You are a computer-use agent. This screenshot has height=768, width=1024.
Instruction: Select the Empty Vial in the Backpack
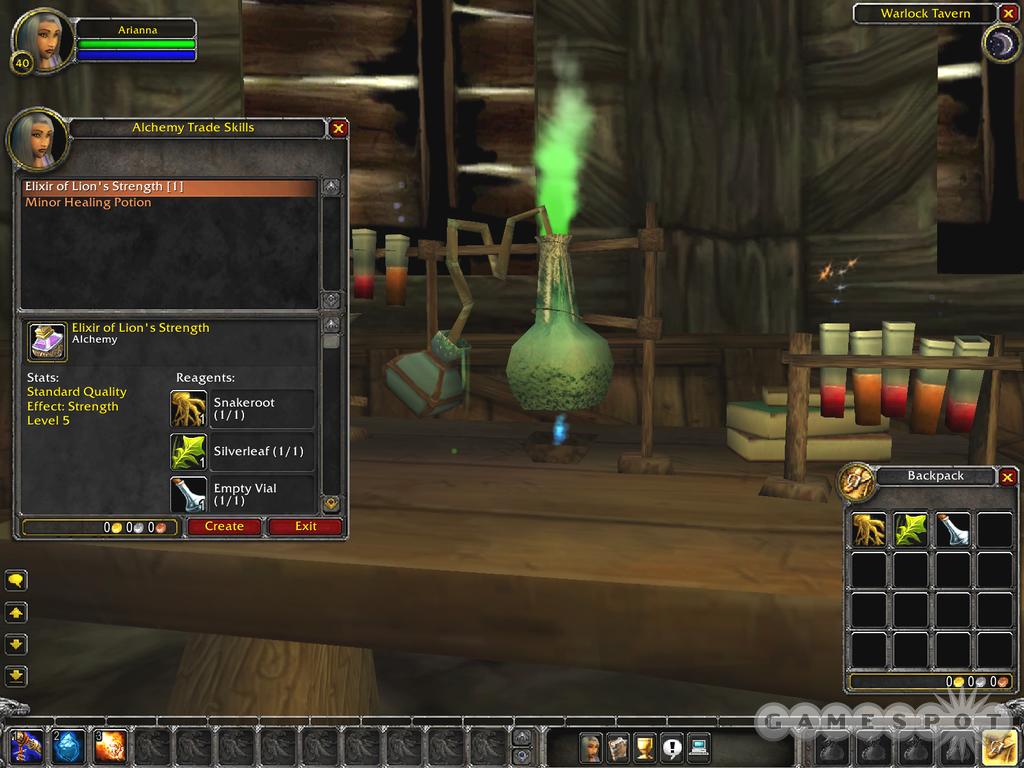pos(953,530)
